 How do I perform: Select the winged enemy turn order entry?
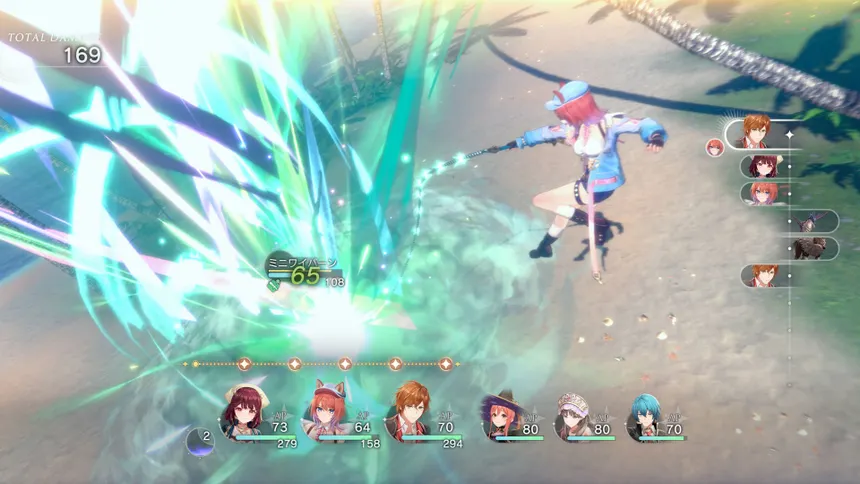(812, 221)
